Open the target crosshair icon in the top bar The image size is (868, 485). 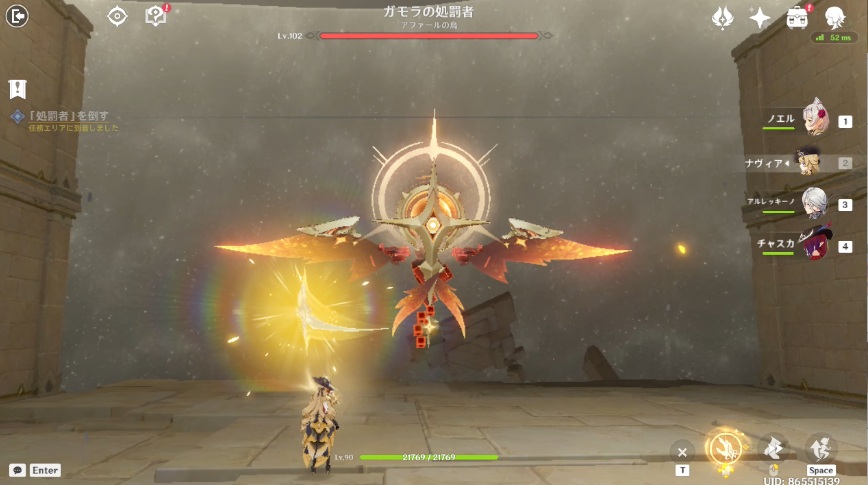[x=118, y=16]
